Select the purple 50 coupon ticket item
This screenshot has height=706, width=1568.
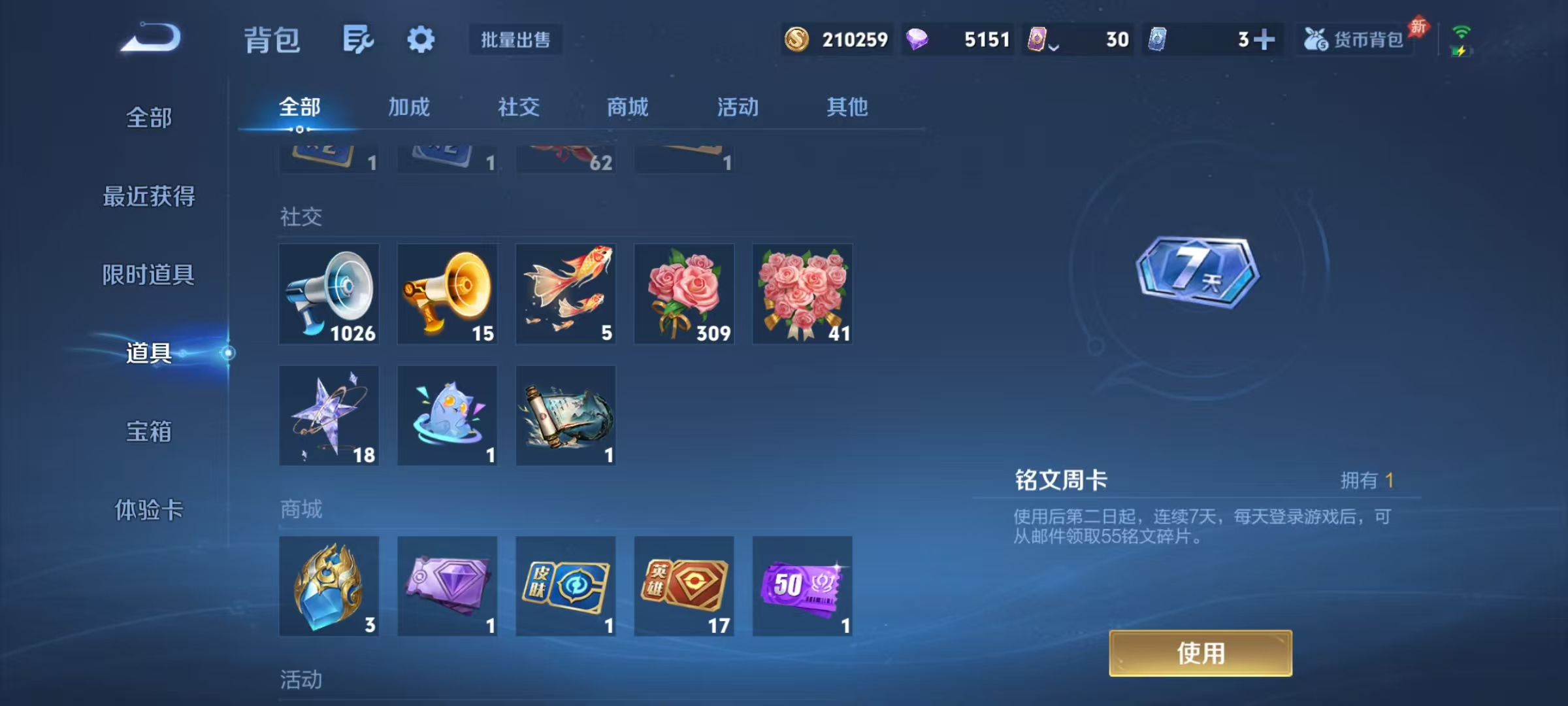802,586
